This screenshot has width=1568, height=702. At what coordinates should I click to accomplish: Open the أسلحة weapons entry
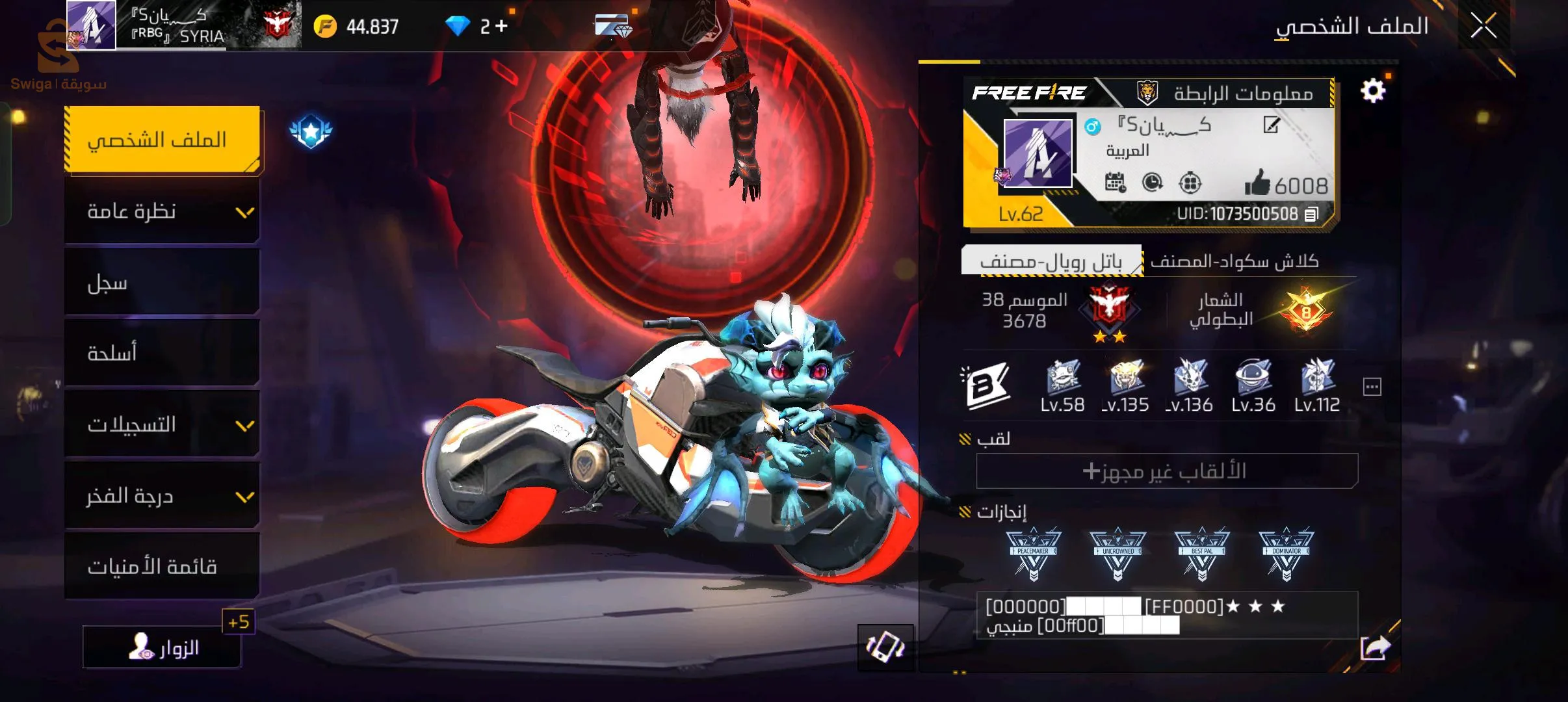(x=163, y=353)
